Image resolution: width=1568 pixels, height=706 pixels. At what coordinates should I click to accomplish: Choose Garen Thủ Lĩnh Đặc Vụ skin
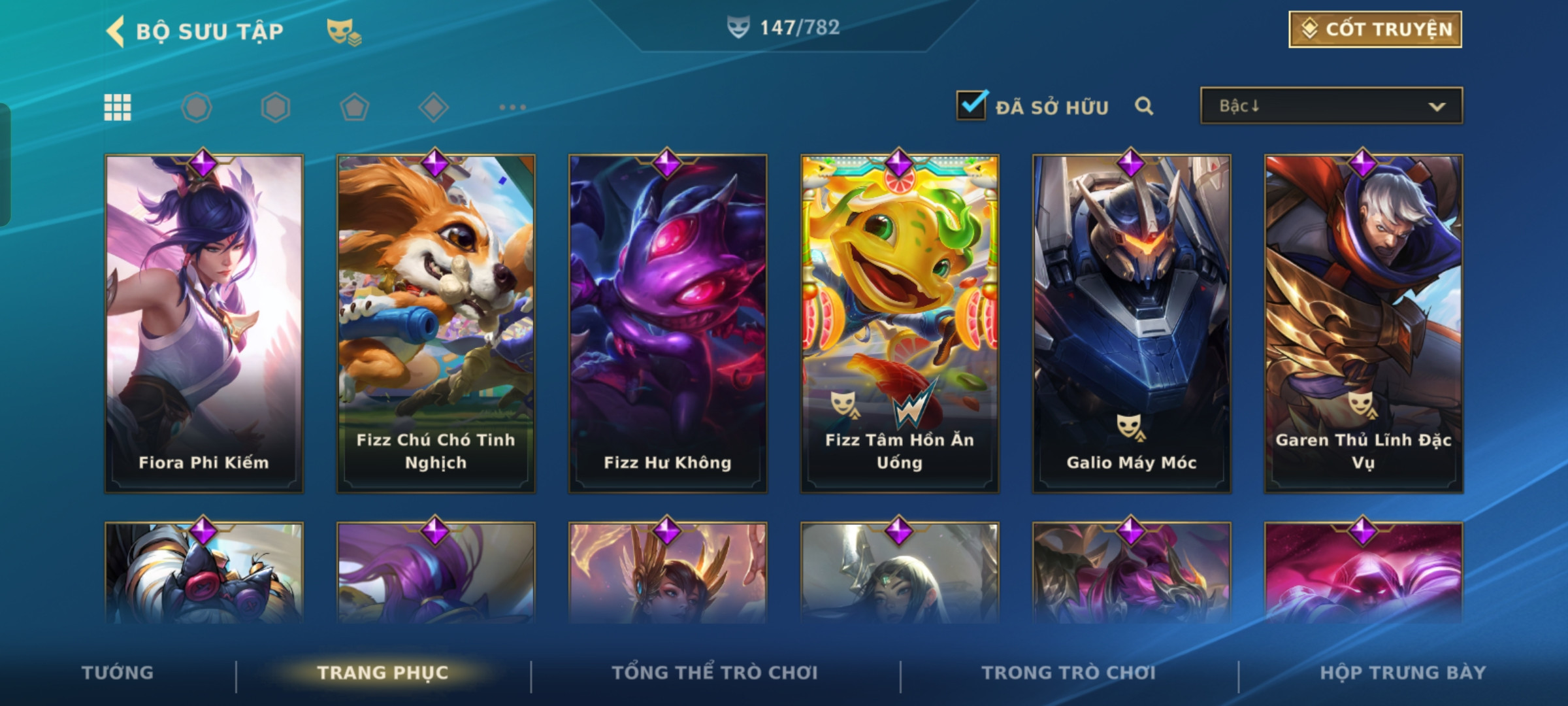tap(1364, 324)
